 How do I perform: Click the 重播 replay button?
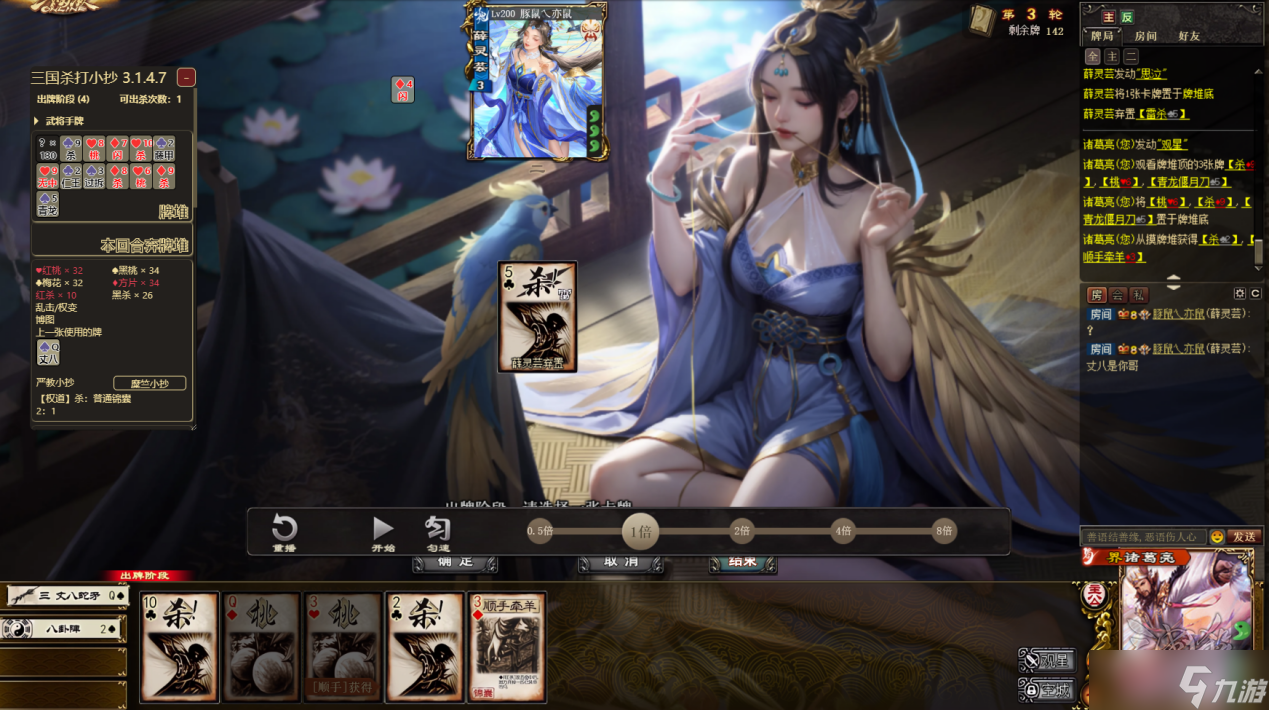click(x=285, y=532)
